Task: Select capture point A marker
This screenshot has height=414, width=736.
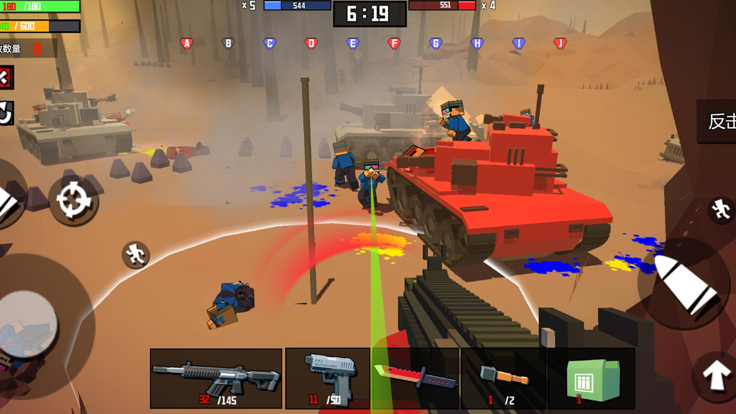Action: tap(187, 44)
